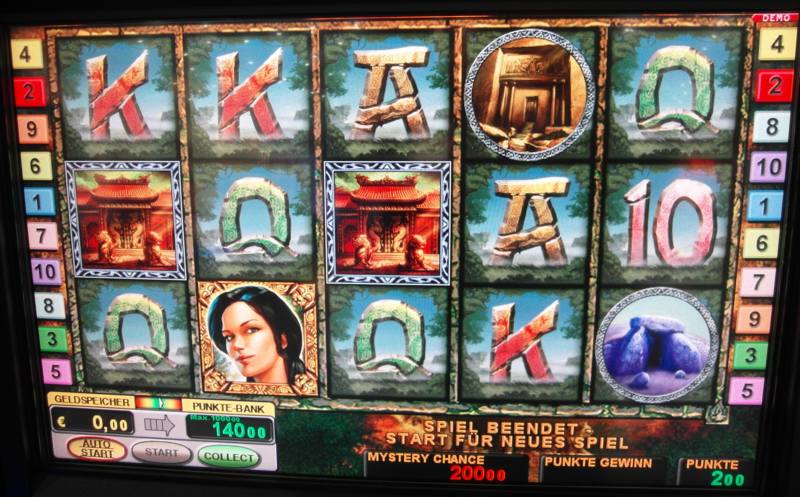Click the transfer arrow beside Punkte-Bank
The height and width of the screenshot is (497, 800).
159,425
